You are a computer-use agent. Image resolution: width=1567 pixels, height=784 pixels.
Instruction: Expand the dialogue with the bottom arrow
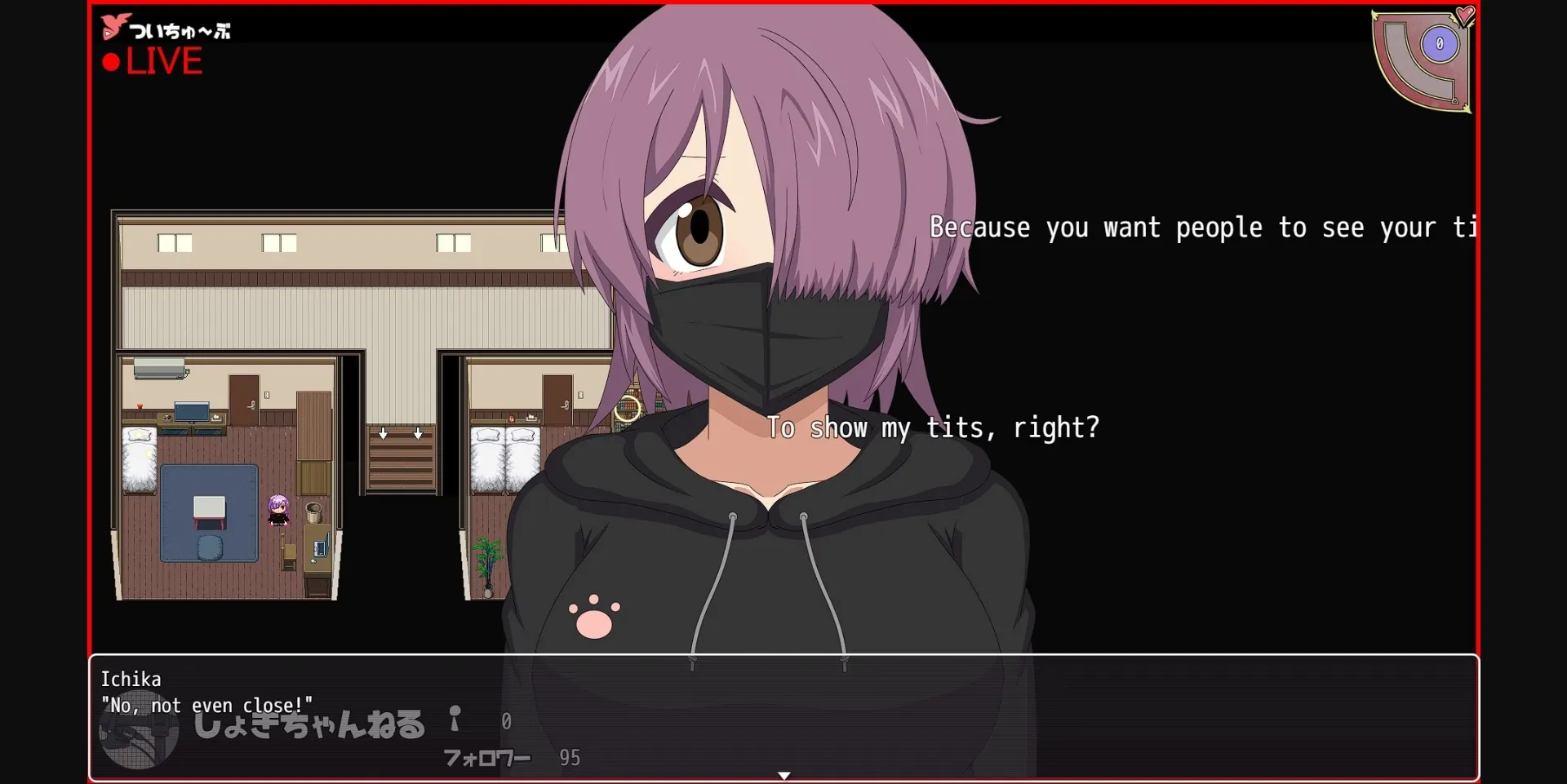tap(783, 776)
